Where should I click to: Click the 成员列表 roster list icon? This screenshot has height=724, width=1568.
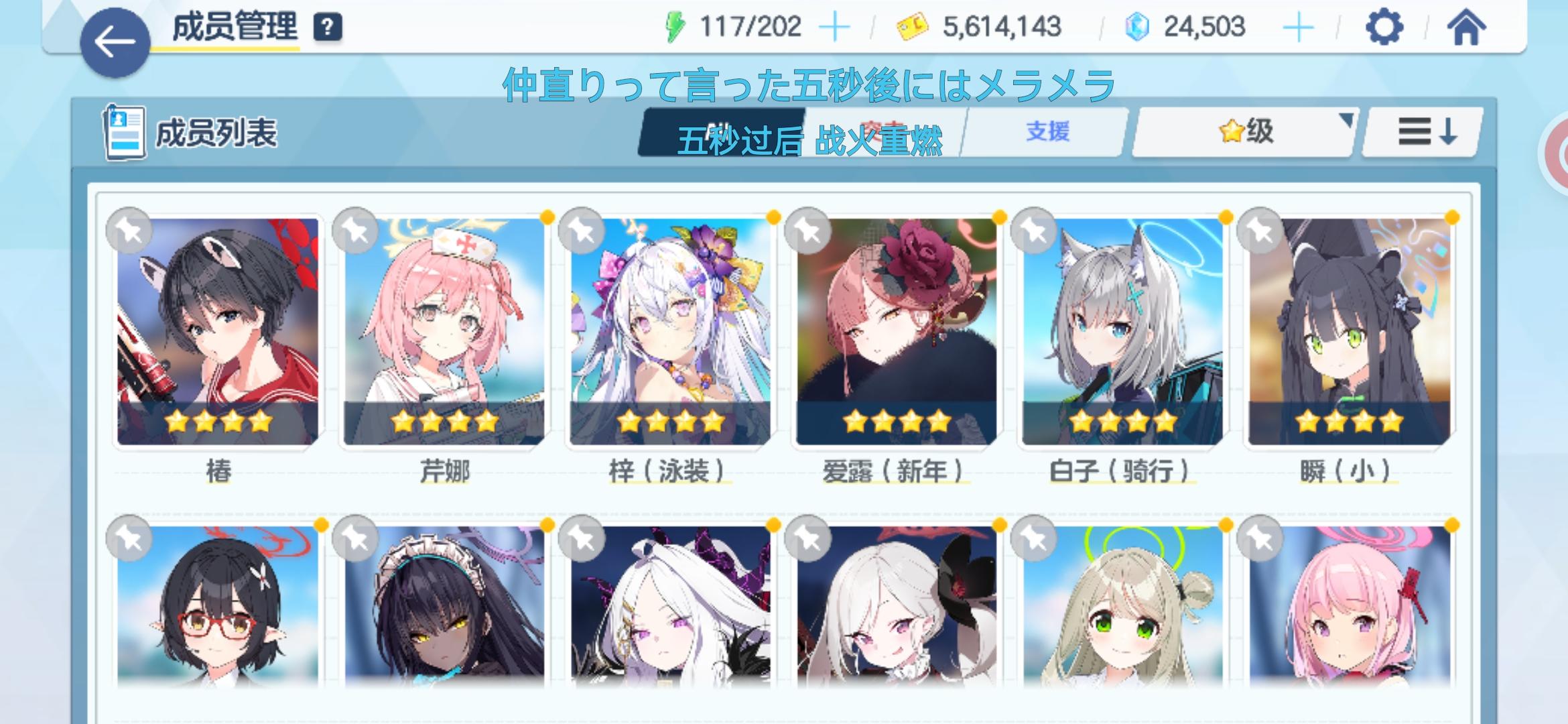125,131
